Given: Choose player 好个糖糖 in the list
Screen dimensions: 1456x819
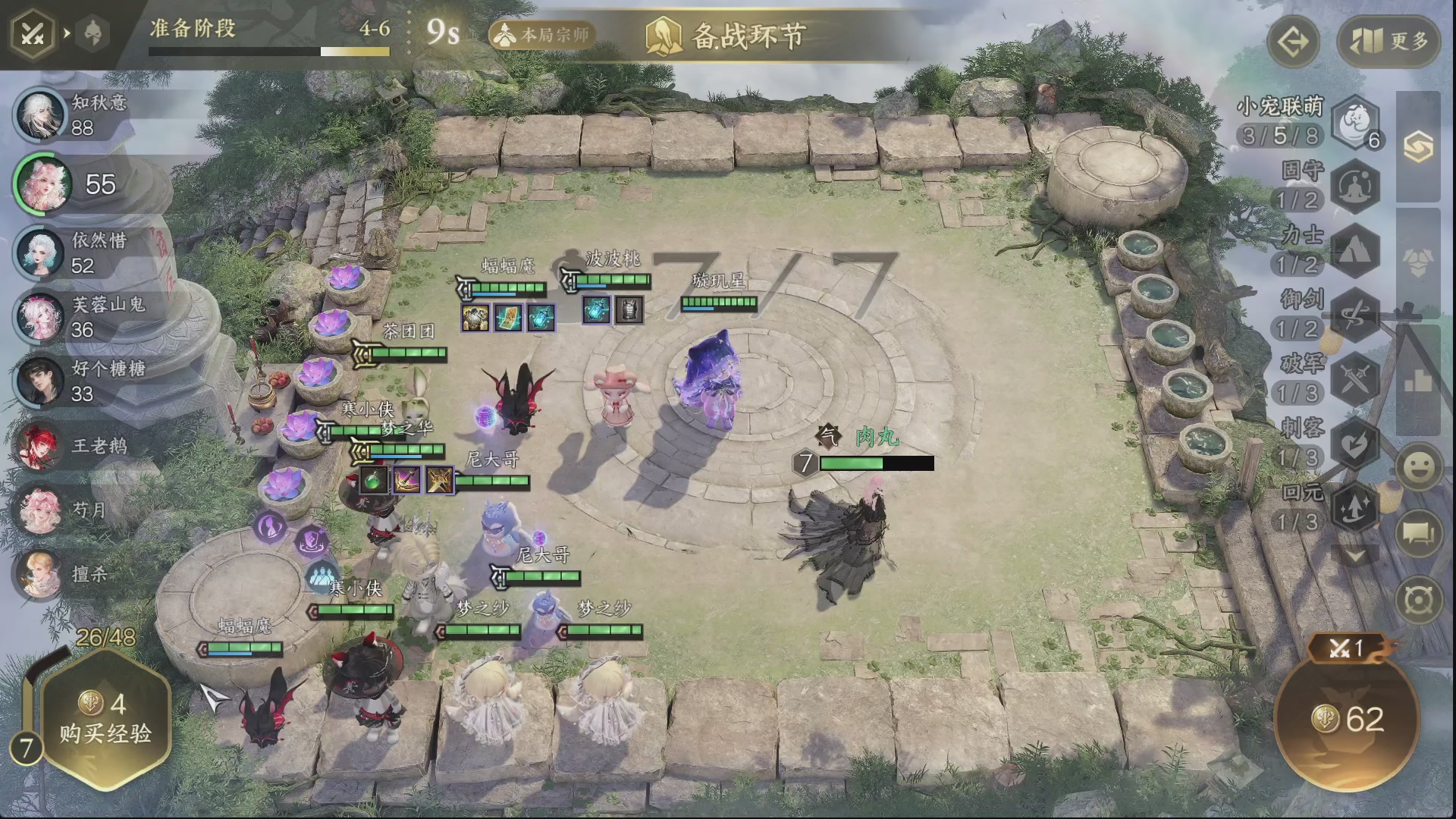Looking at the screenshot, I should (42, 381).
